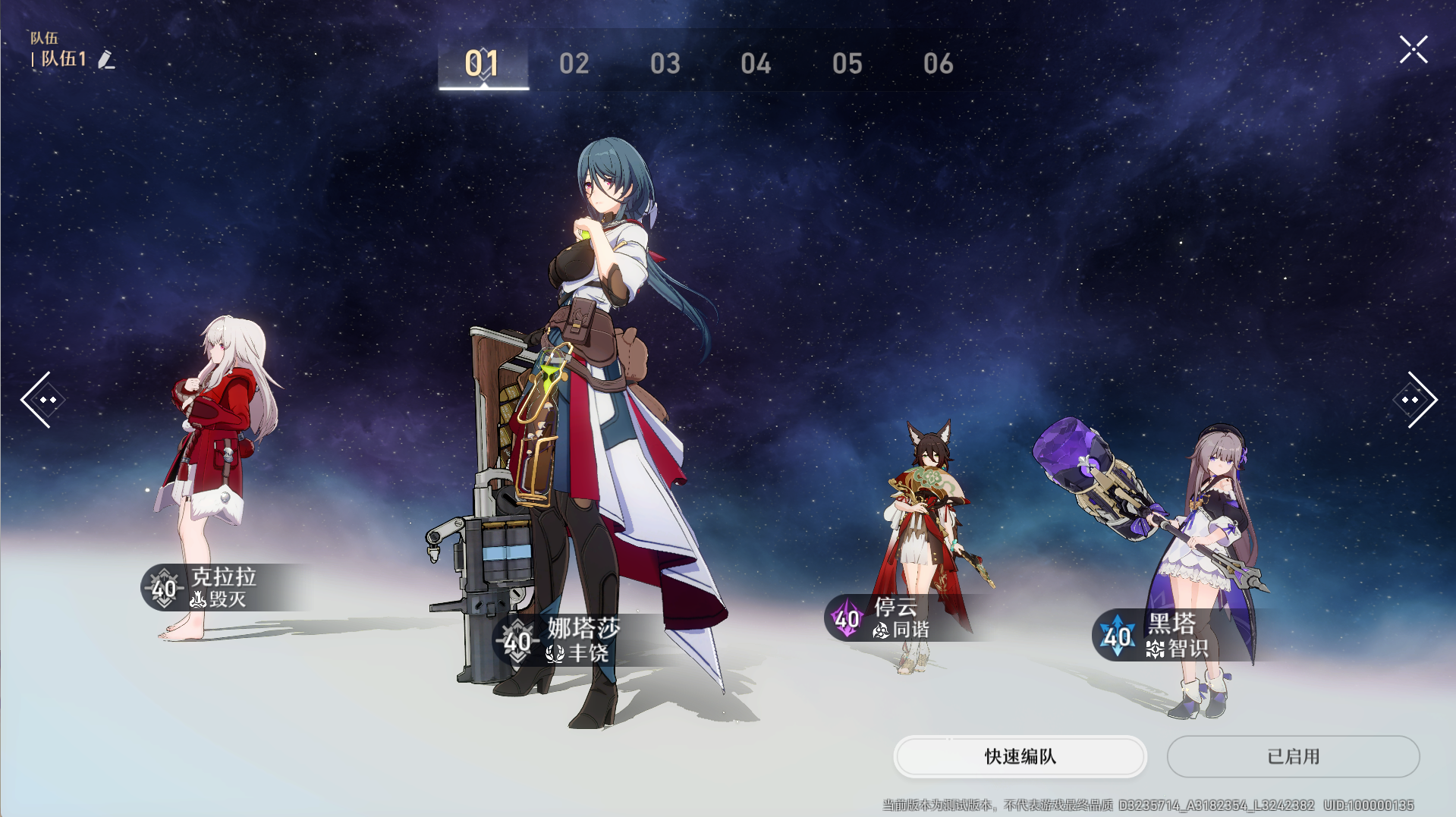Go to previous team with left arrow

click(x=42, y=400)
